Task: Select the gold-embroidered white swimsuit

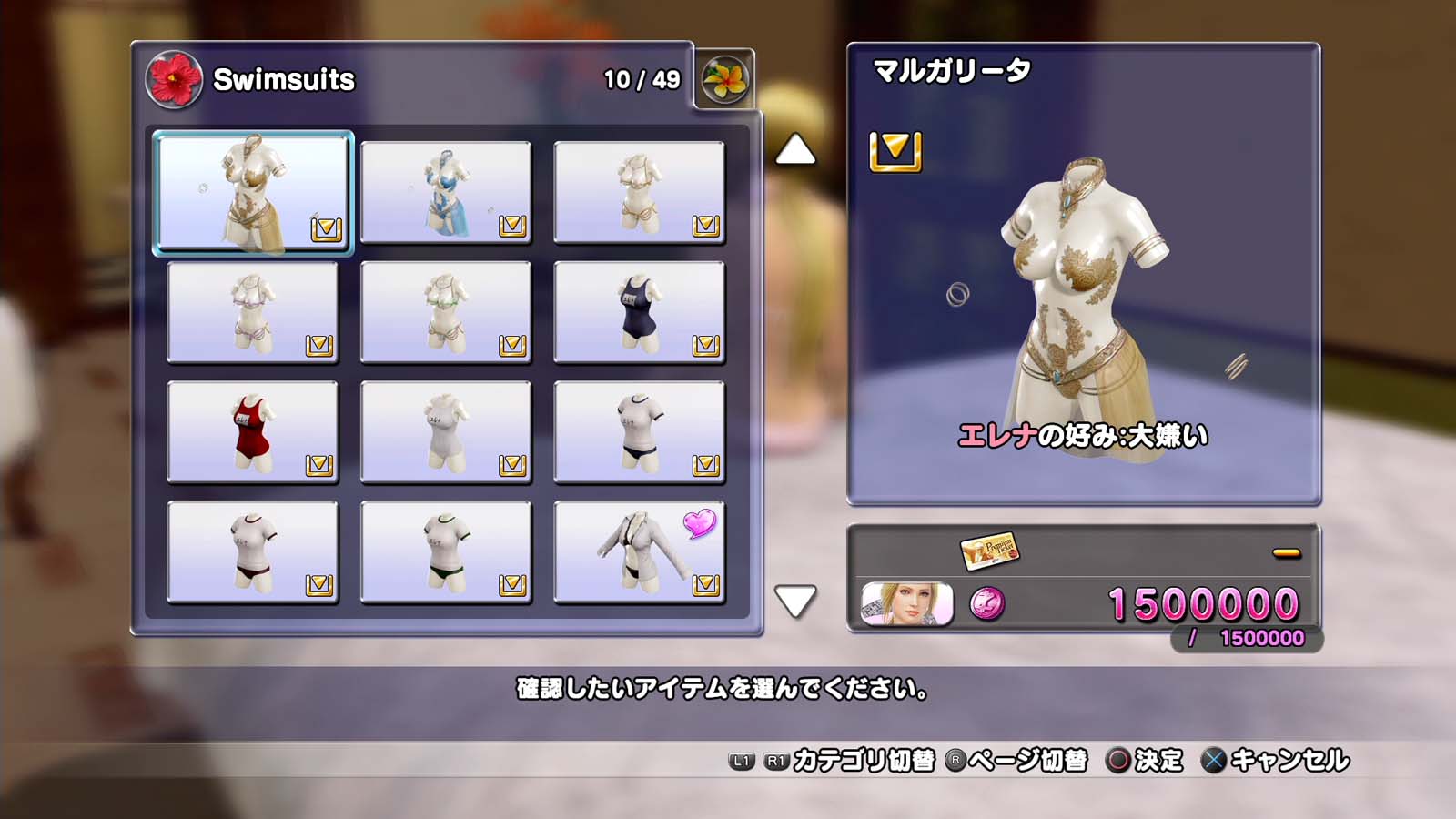Action: pos(253,193)
